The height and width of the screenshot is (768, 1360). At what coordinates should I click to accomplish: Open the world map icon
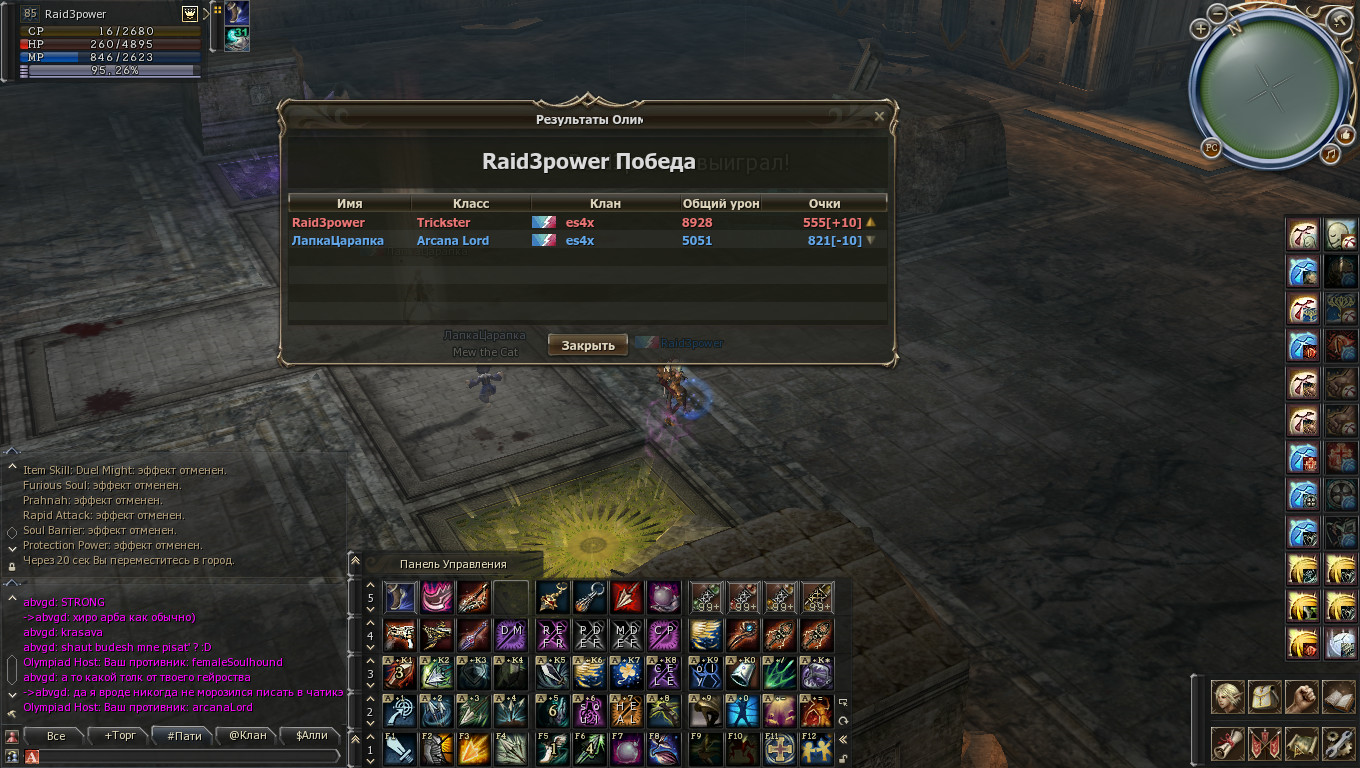click(x=1301, y=743)
